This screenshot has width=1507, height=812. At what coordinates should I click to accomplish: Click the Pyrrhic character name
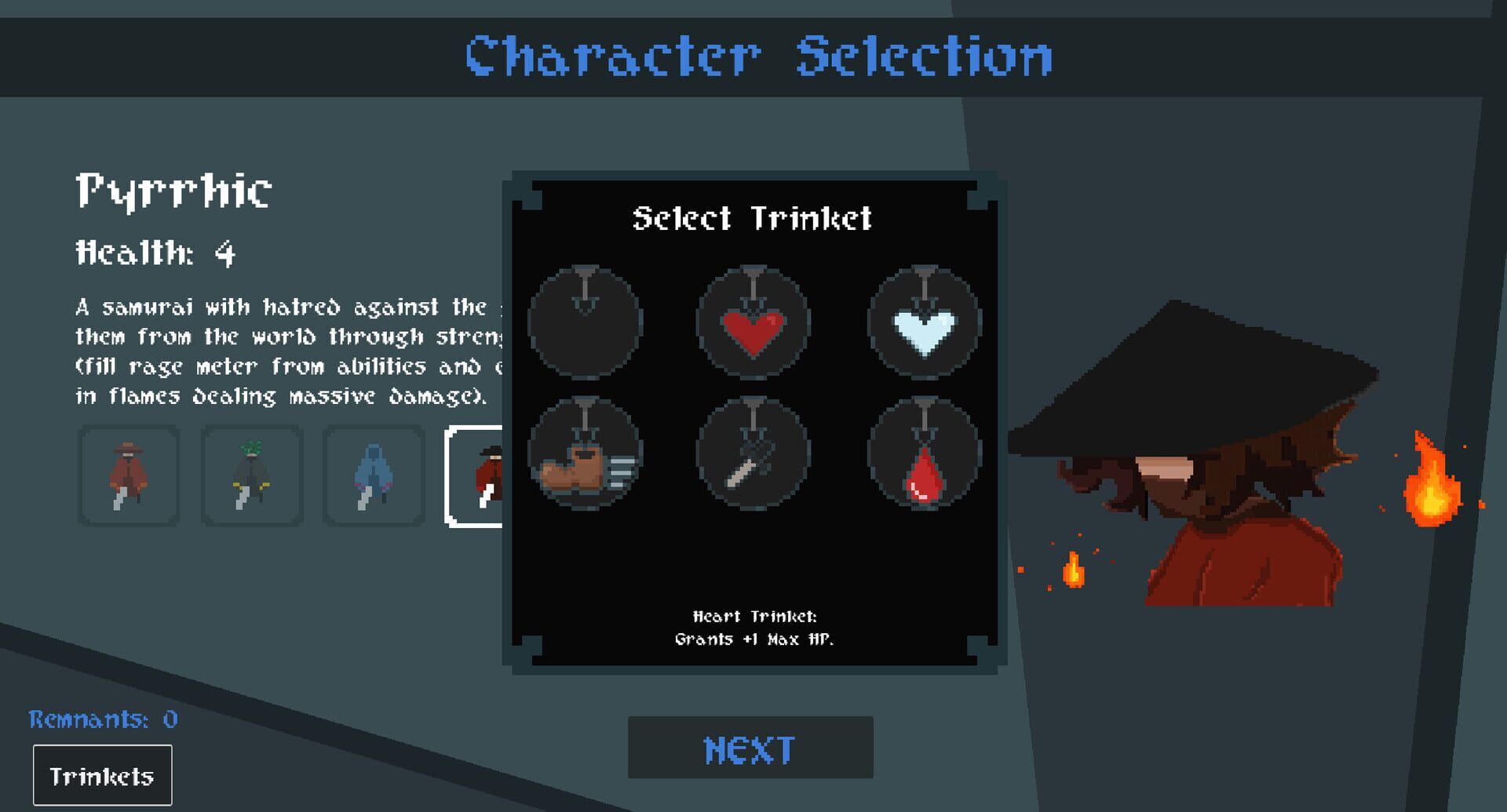[x=174, y=189]
